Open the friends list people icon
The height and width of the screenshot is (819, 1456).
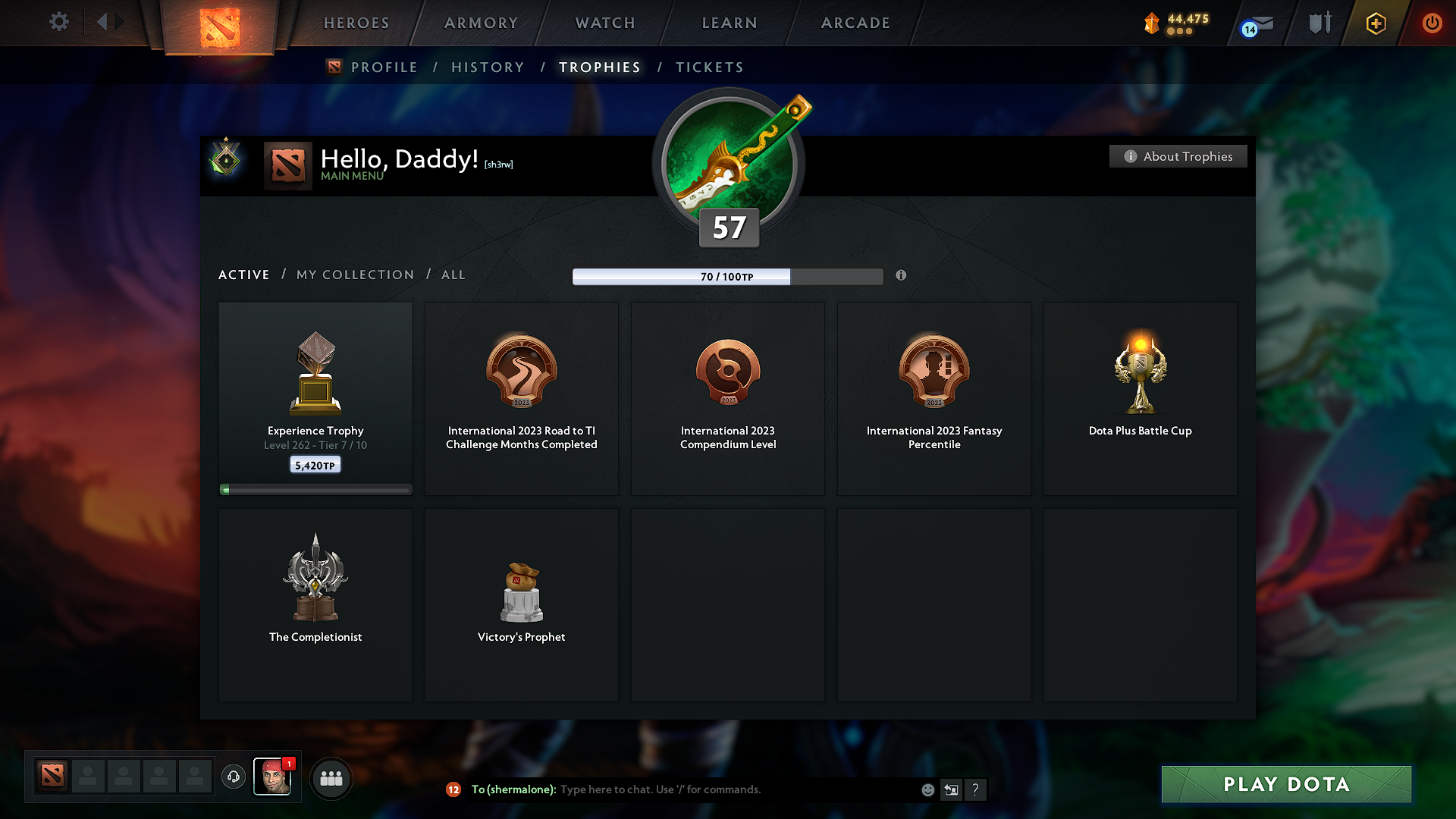click(331, 777)
